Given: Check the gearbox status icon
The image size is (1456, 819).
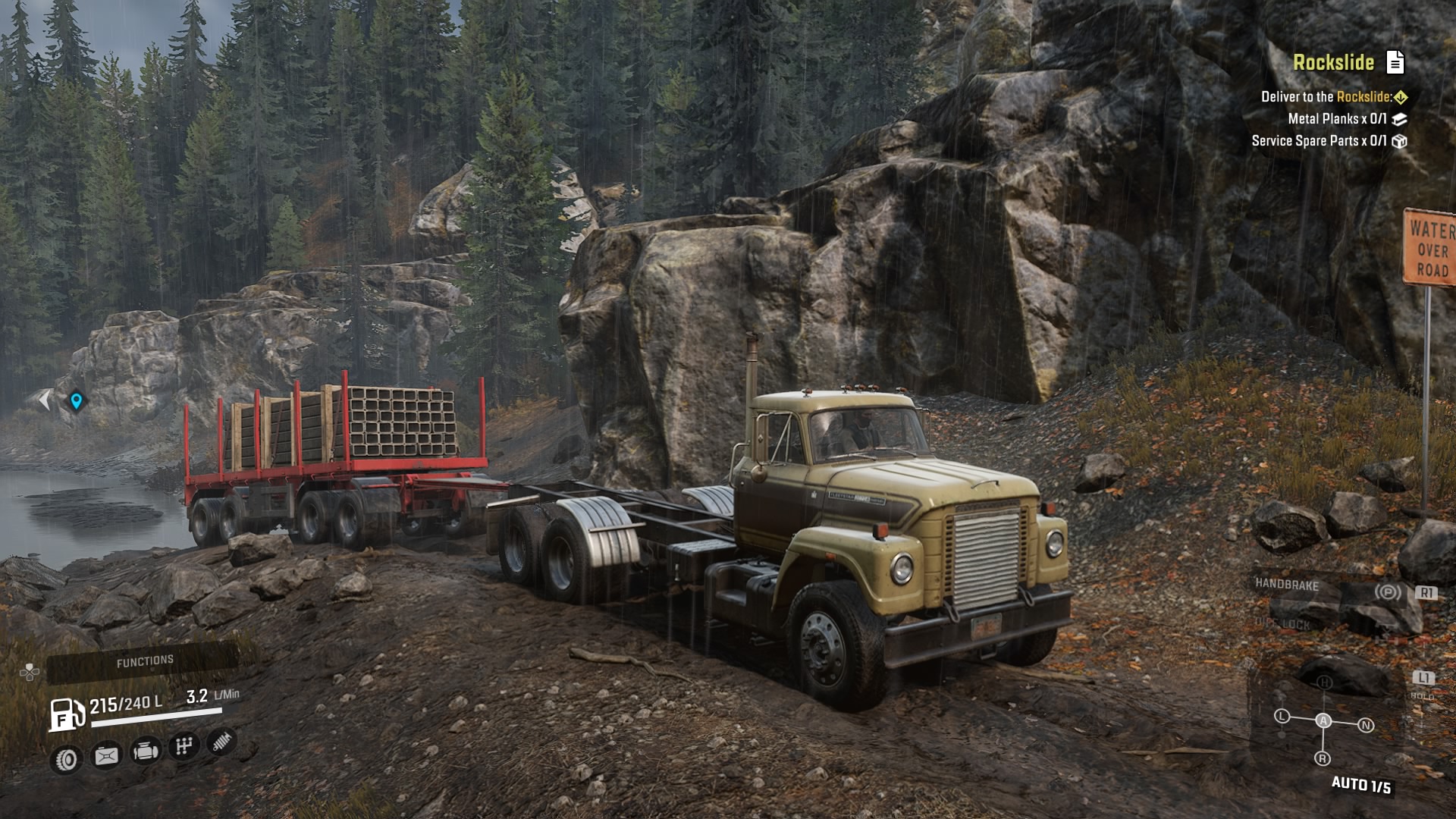Looking at the screenshot, I should coord(184,746).
